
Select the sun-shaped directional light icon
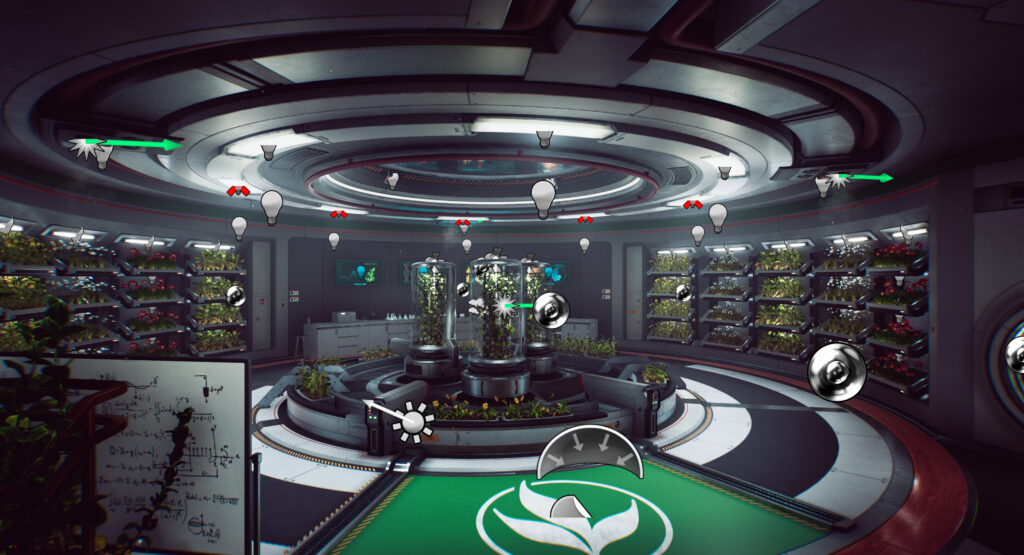pyautogui.click(x=412, y=422)
